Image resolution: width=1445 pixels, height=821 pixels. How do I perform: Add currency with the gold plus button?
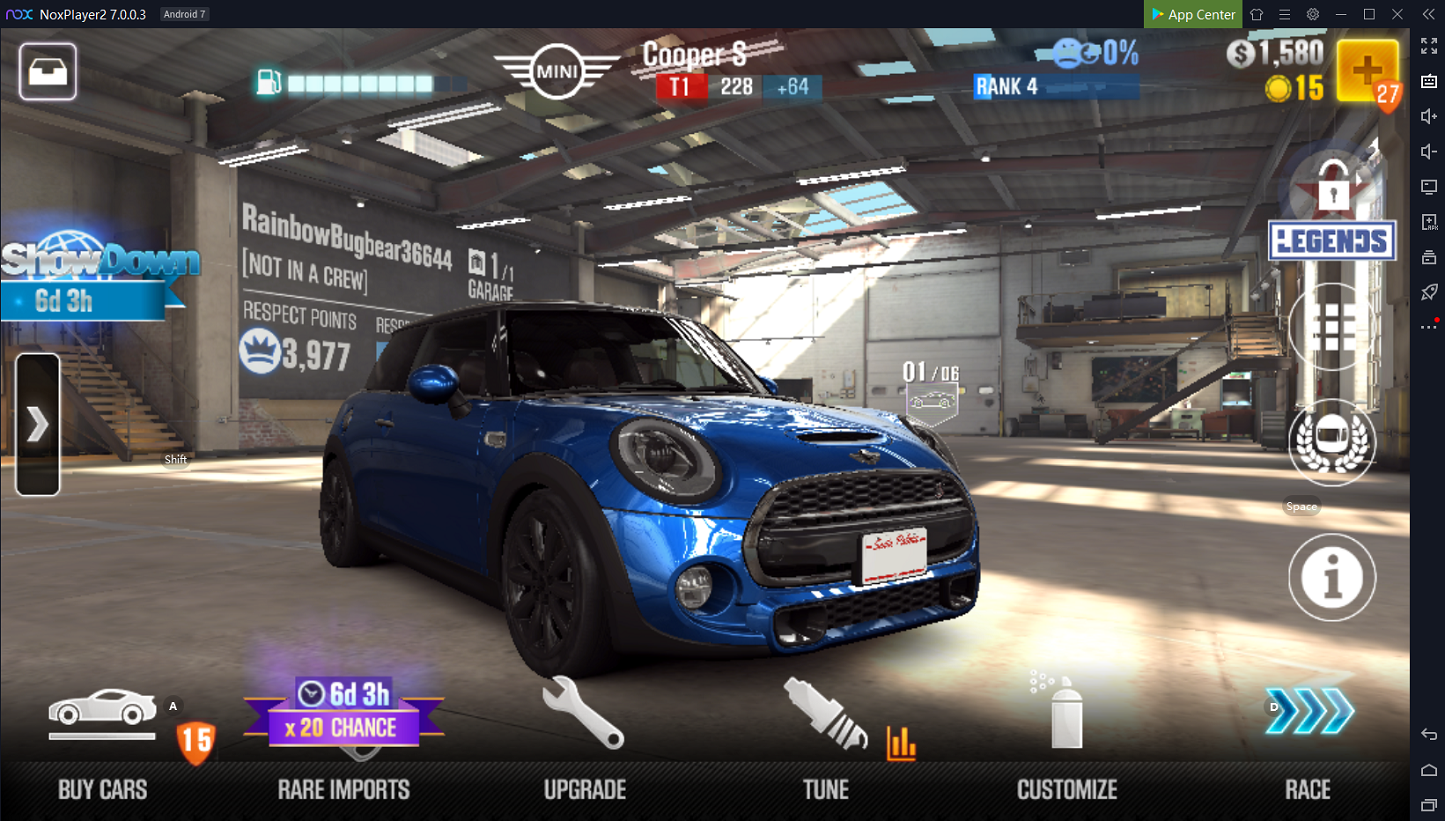(1367, 71)
